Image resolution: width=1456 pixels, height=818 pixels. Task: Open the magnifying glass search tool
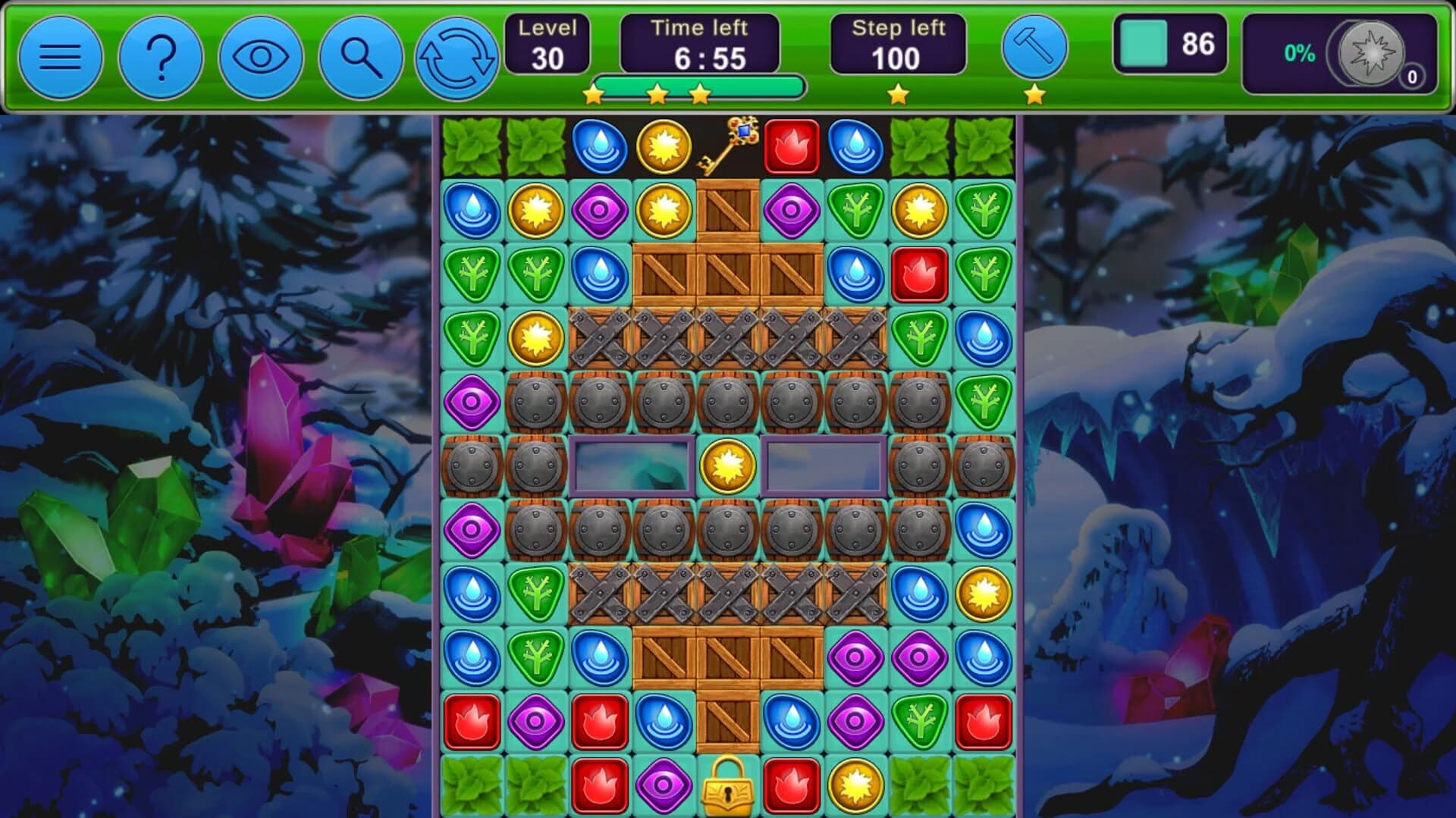tap(361, 57)
